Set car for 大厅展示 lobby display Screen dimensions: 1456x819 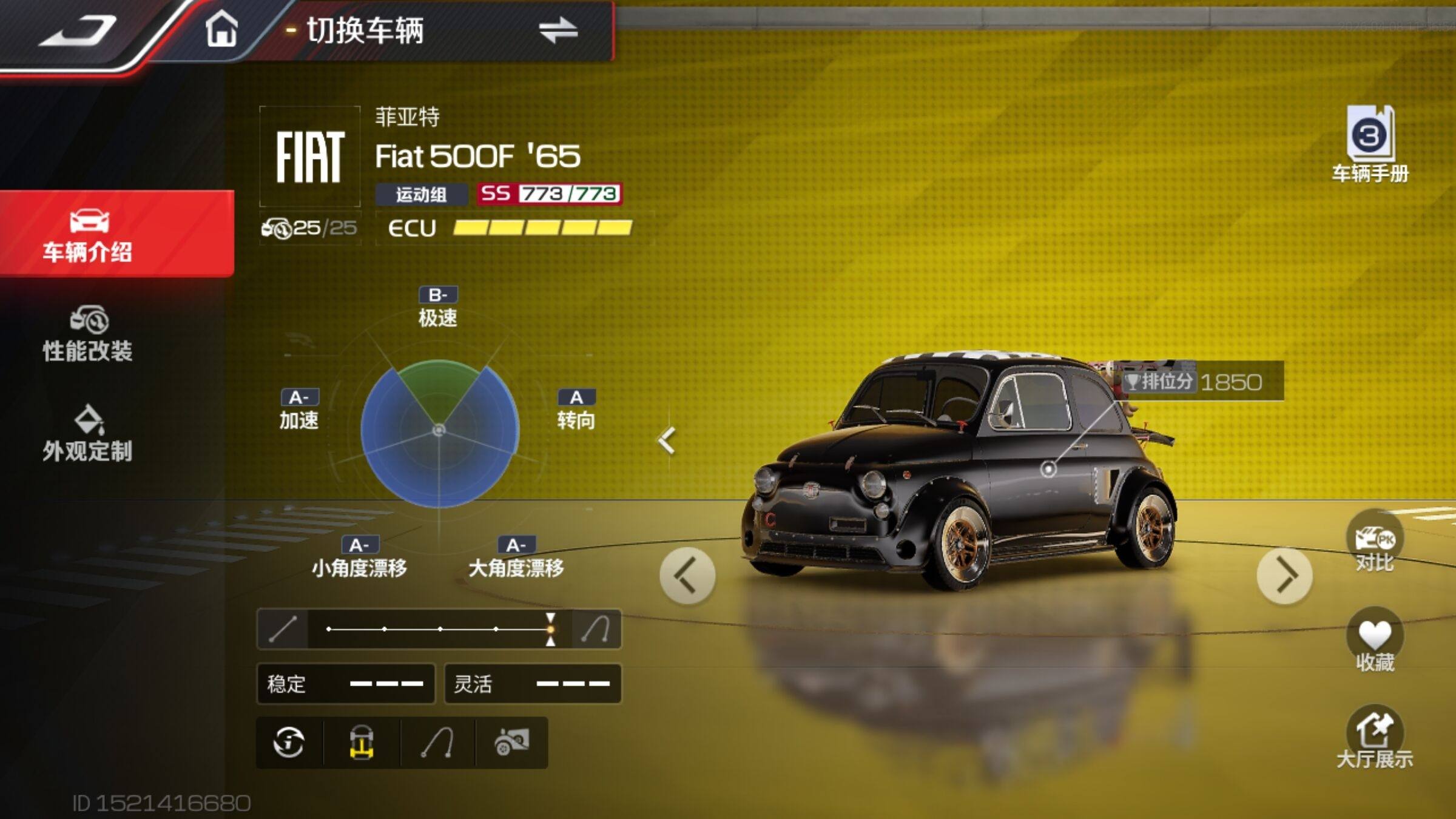pos(1375,739)
